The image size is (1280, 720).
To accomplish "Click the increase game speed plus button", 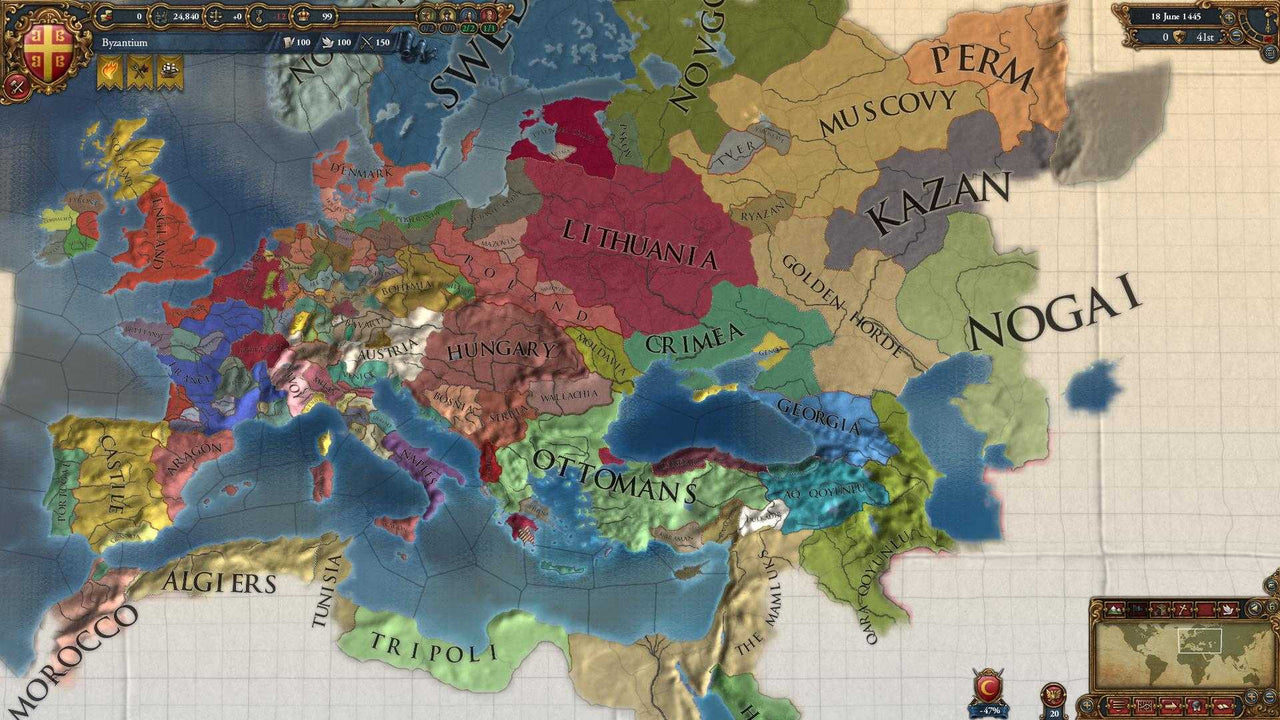I will pyautogui.click(x=1229, y=17).
